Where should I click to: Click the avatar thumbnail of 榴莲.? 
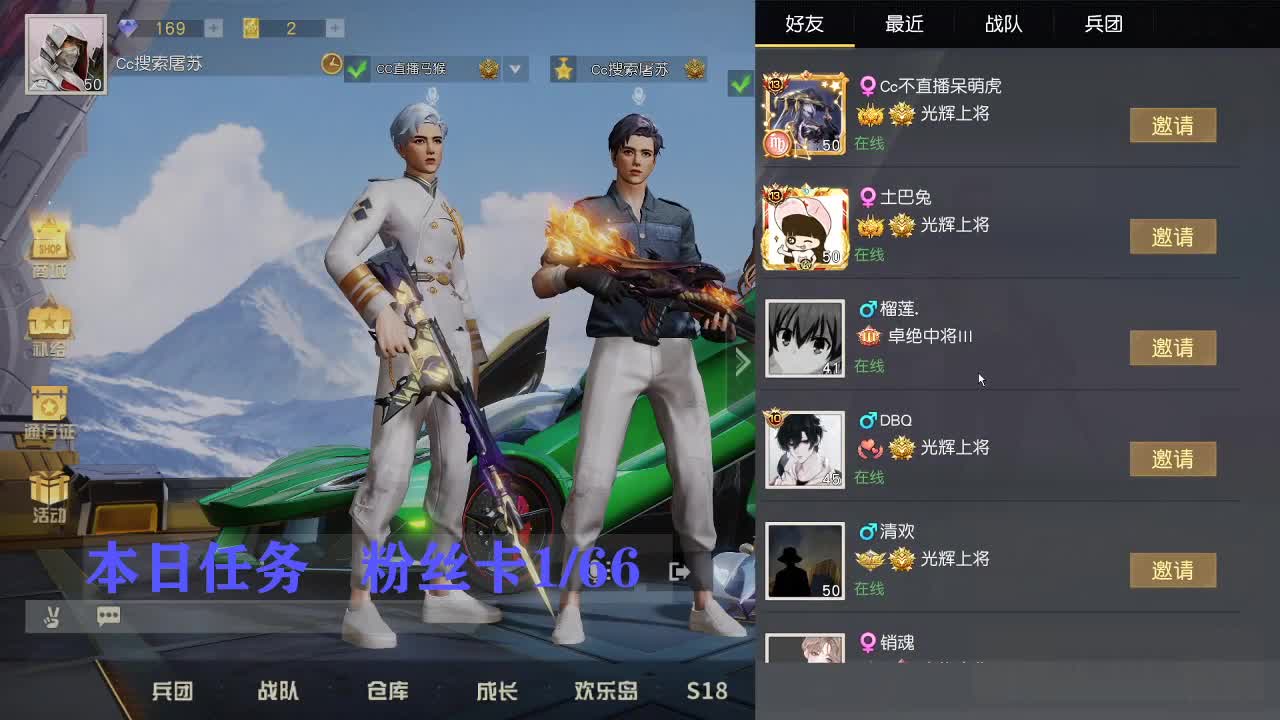tap(806, 338)
